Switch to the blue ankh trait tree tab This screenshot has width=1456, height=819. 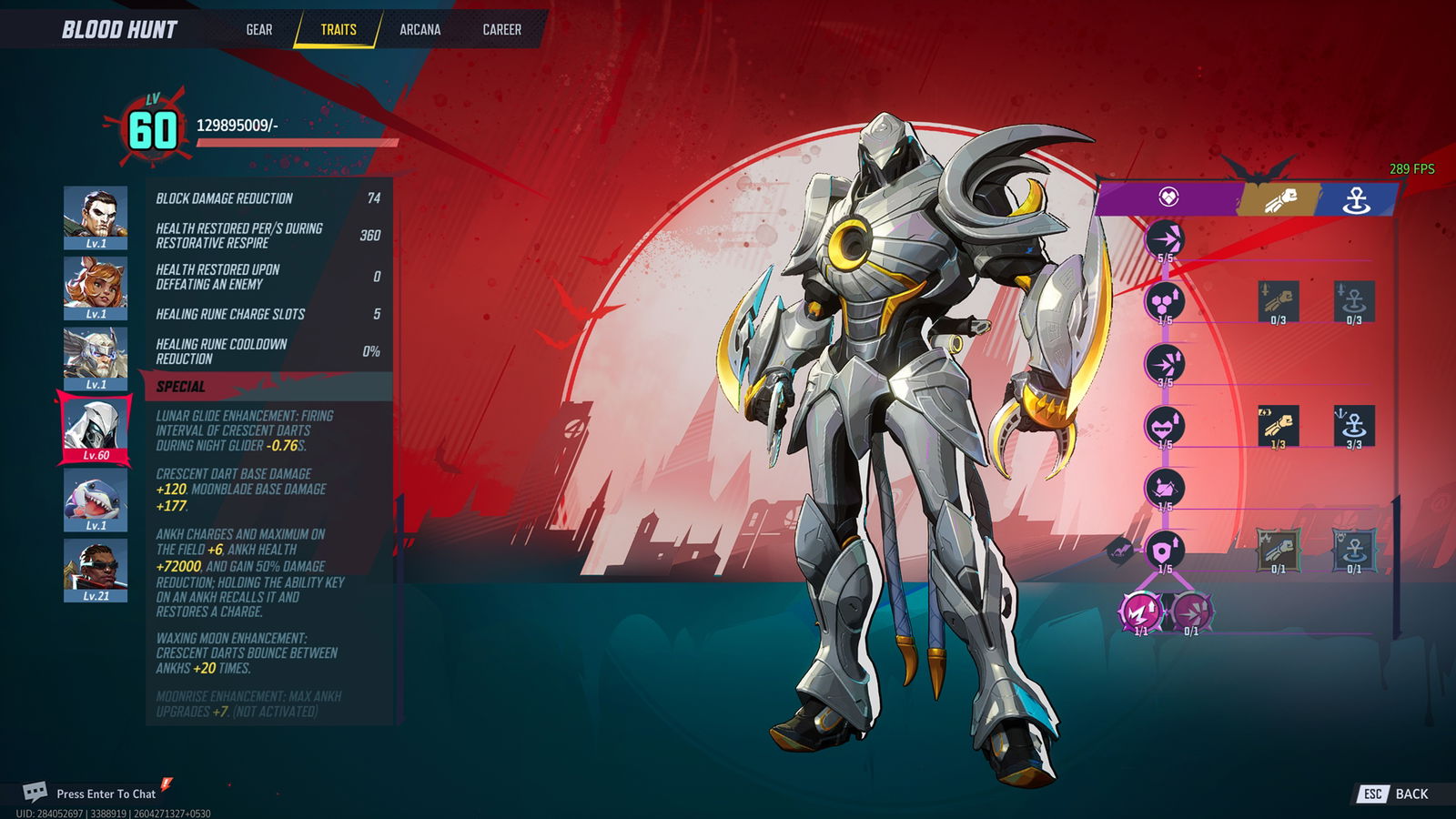point(1356,199)
